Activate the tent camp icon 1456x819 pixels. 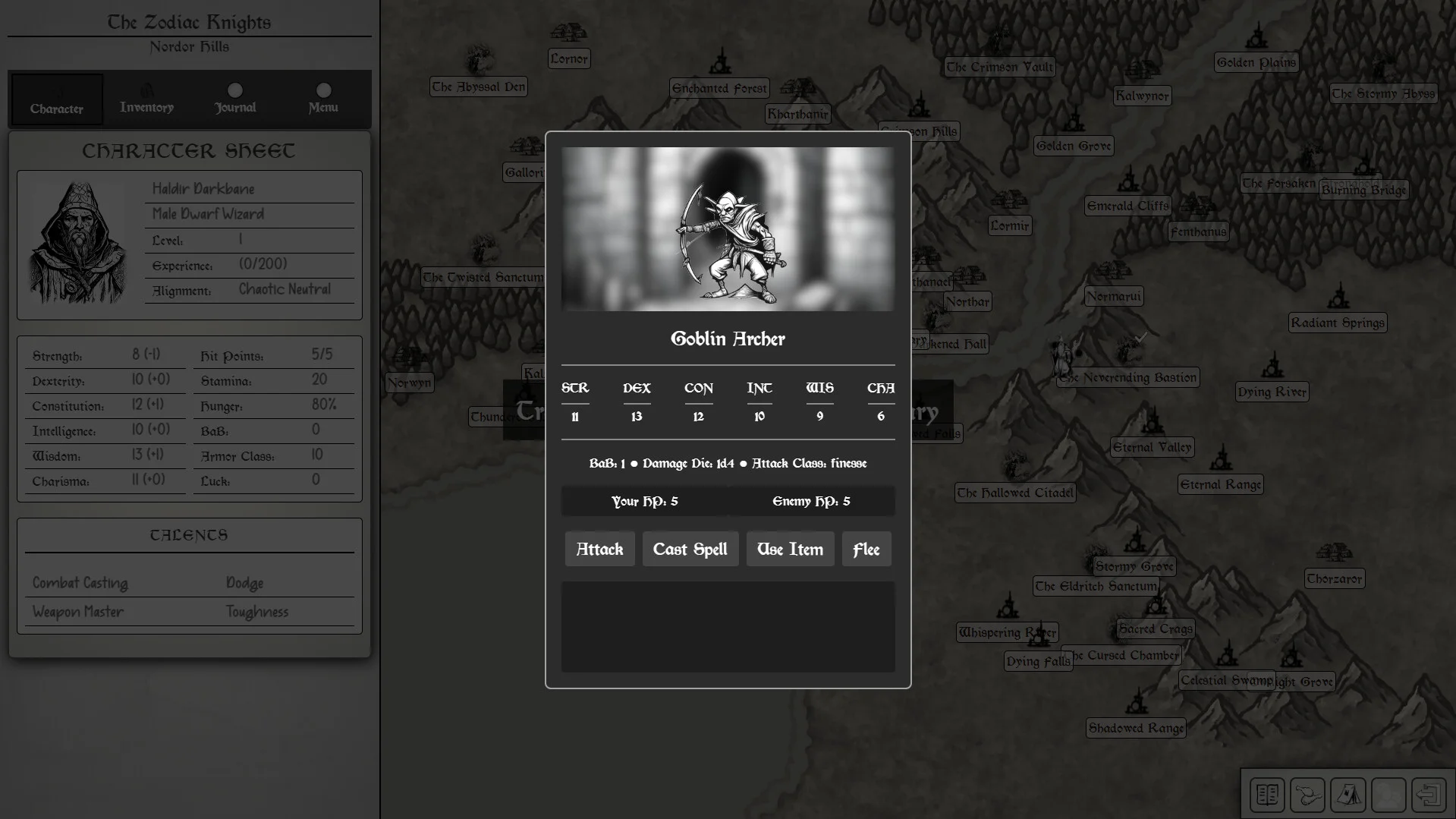pos(1348,795)
